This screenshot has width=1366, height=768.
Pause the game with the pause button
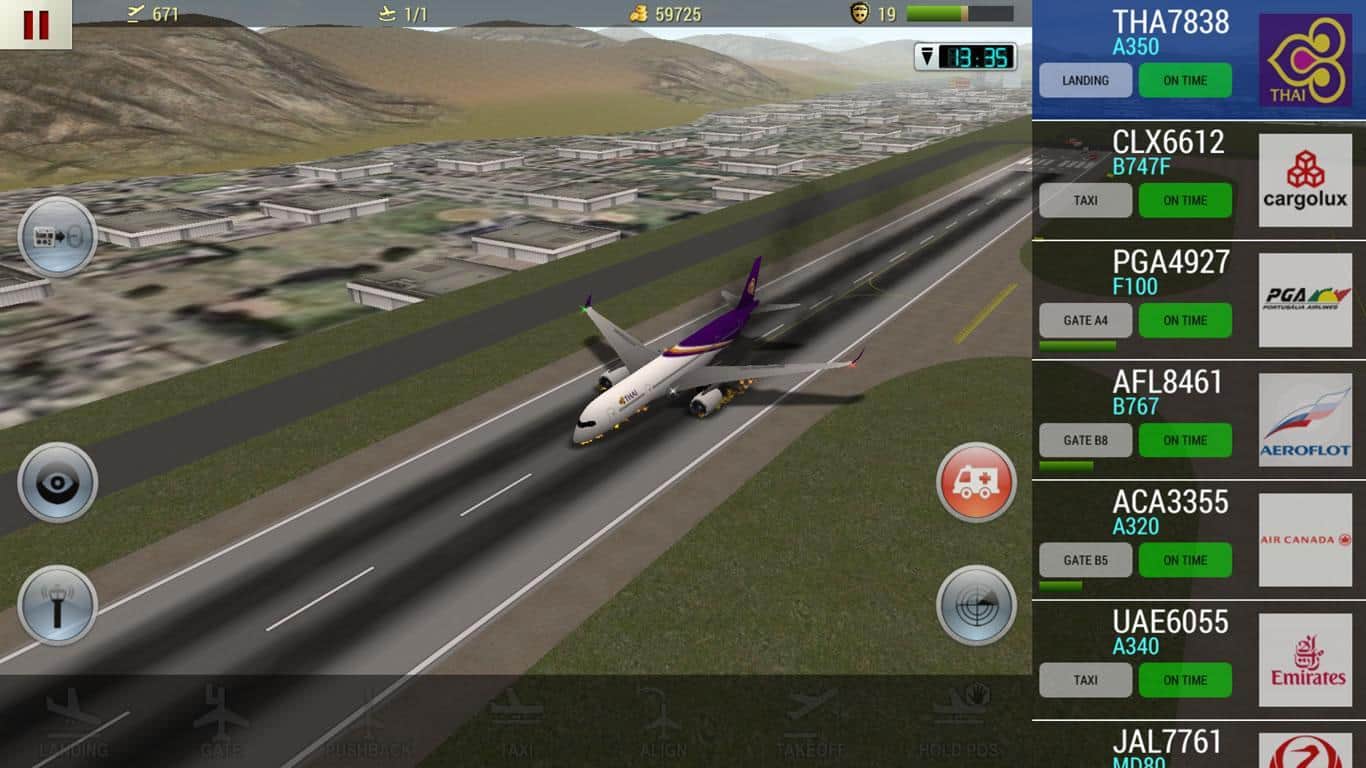coord(35,24)
